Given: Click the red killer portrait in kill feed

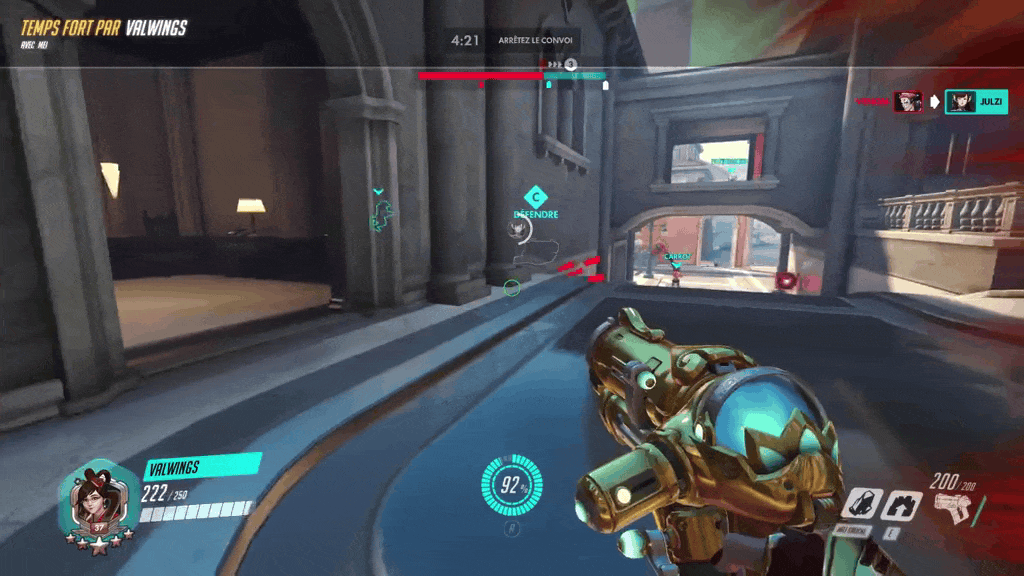Looking at the screenshot, I should pyautogui.click(x=907, y=102).
